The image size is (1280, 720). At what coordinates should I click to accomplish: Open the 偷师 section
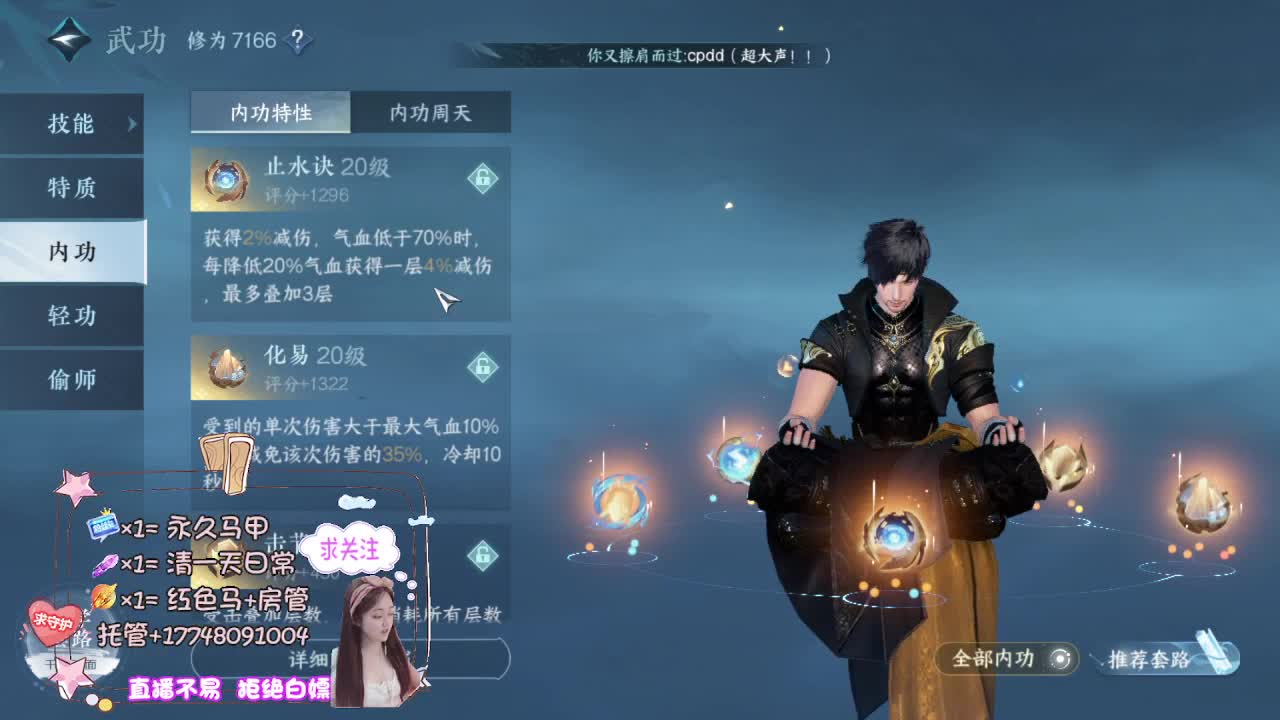point(72,379)
